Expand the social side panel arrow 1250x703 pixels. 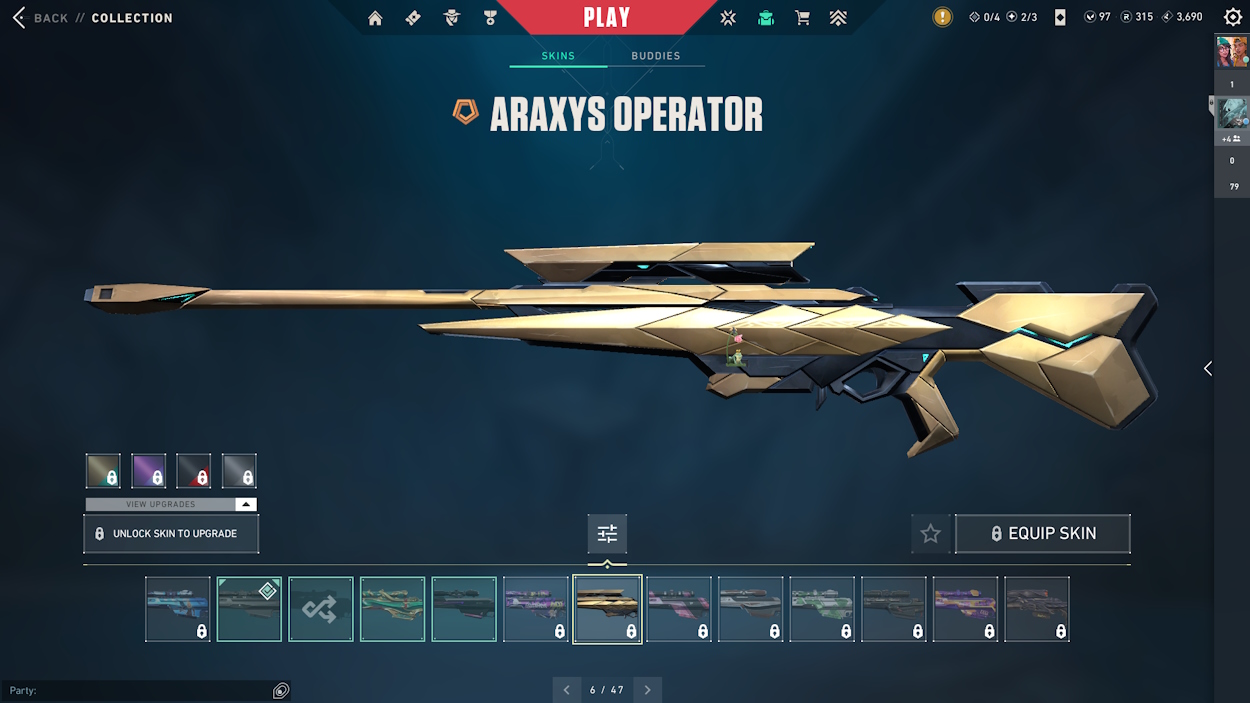coord(1207,369)
